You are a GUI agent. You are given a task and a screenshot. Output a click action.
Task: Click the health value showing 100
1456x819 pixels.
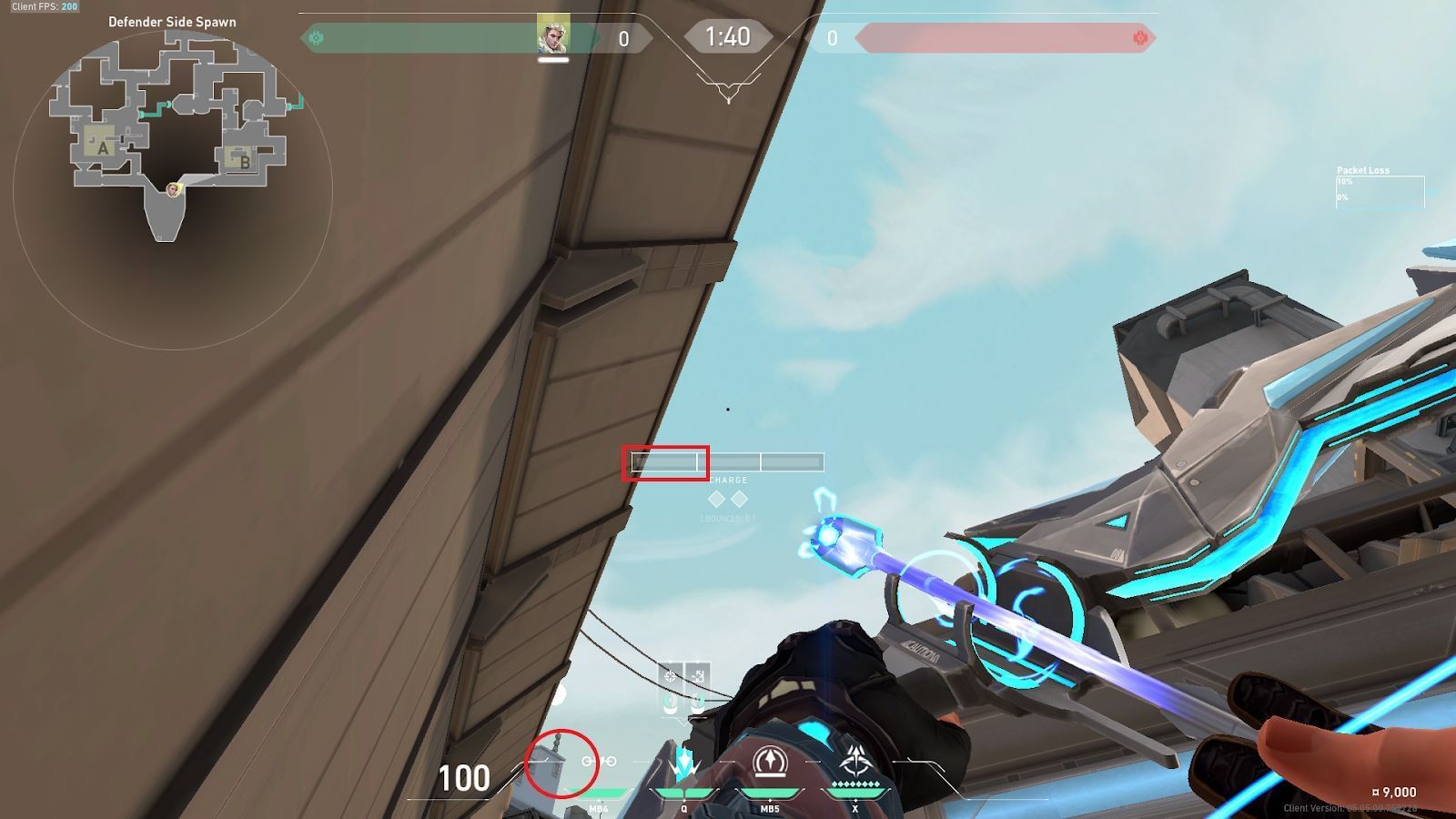[464, 780]
